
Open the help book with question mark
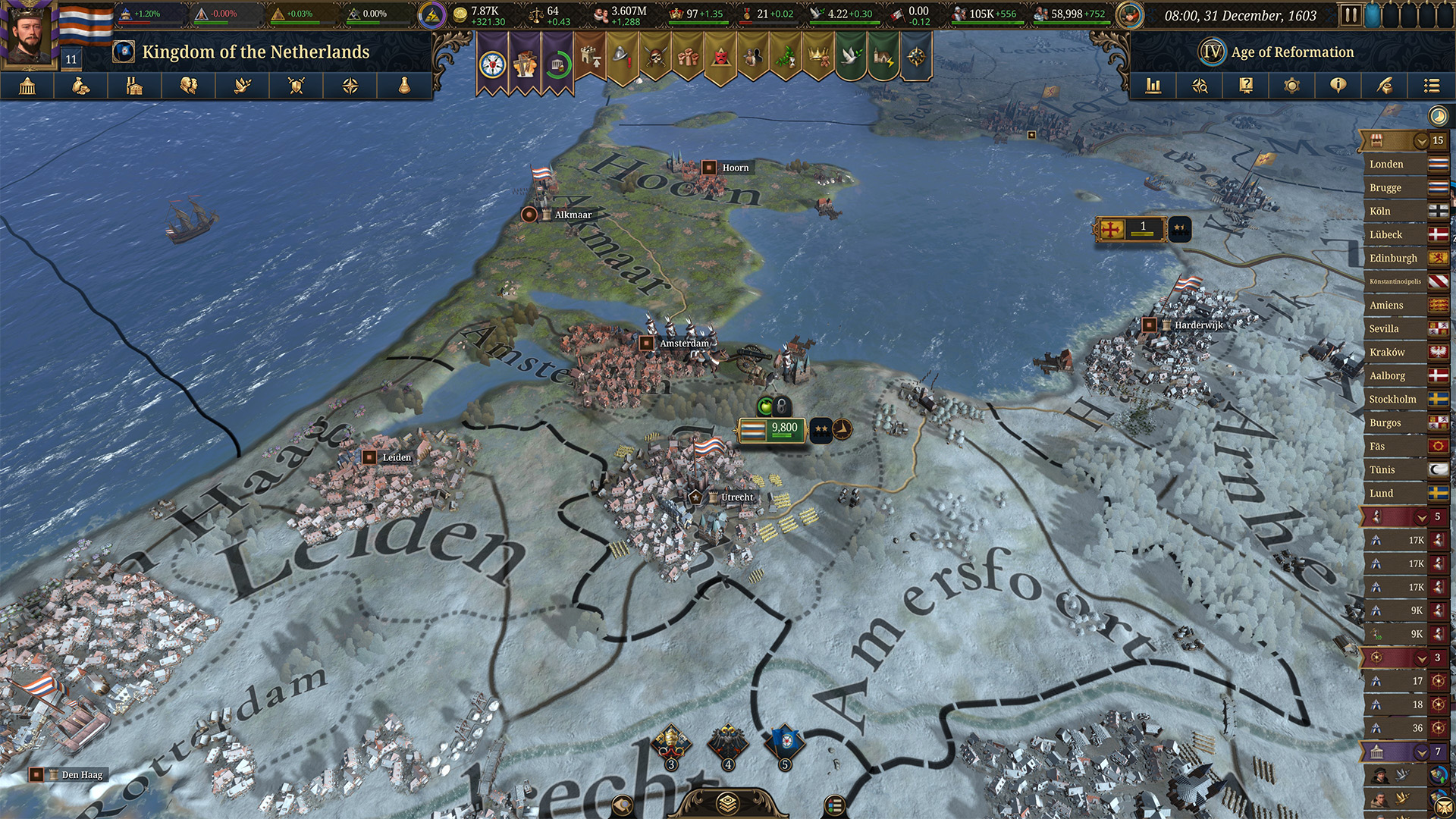tap(1246, 86)
